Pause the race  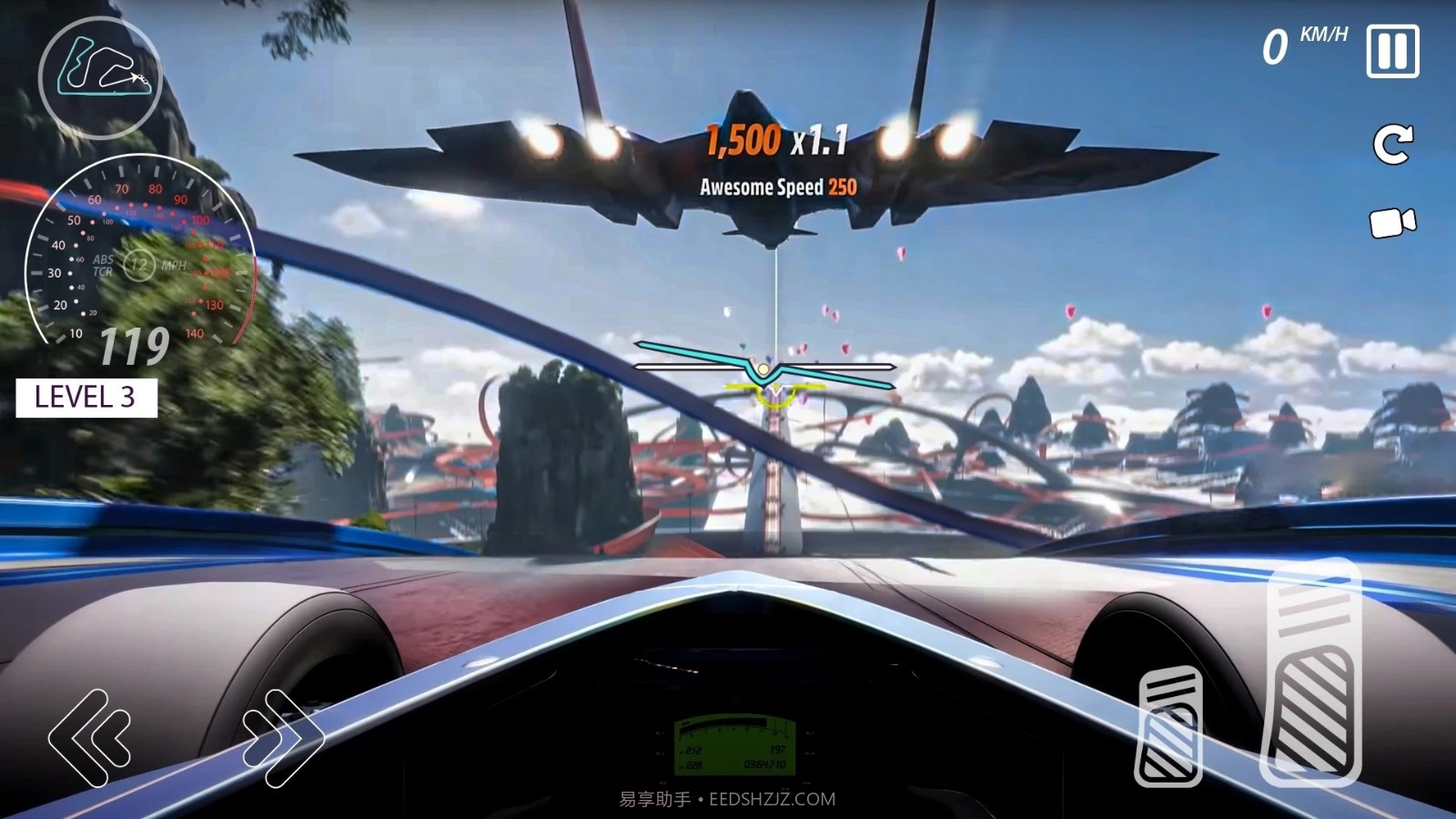1392,51
